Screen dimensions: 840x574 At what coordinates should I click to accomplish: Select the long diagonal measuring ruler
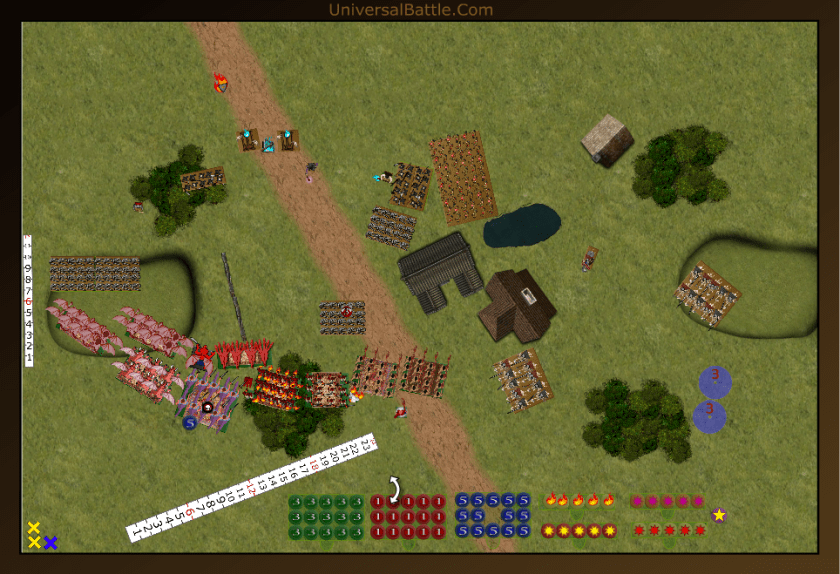coord(250,487)
